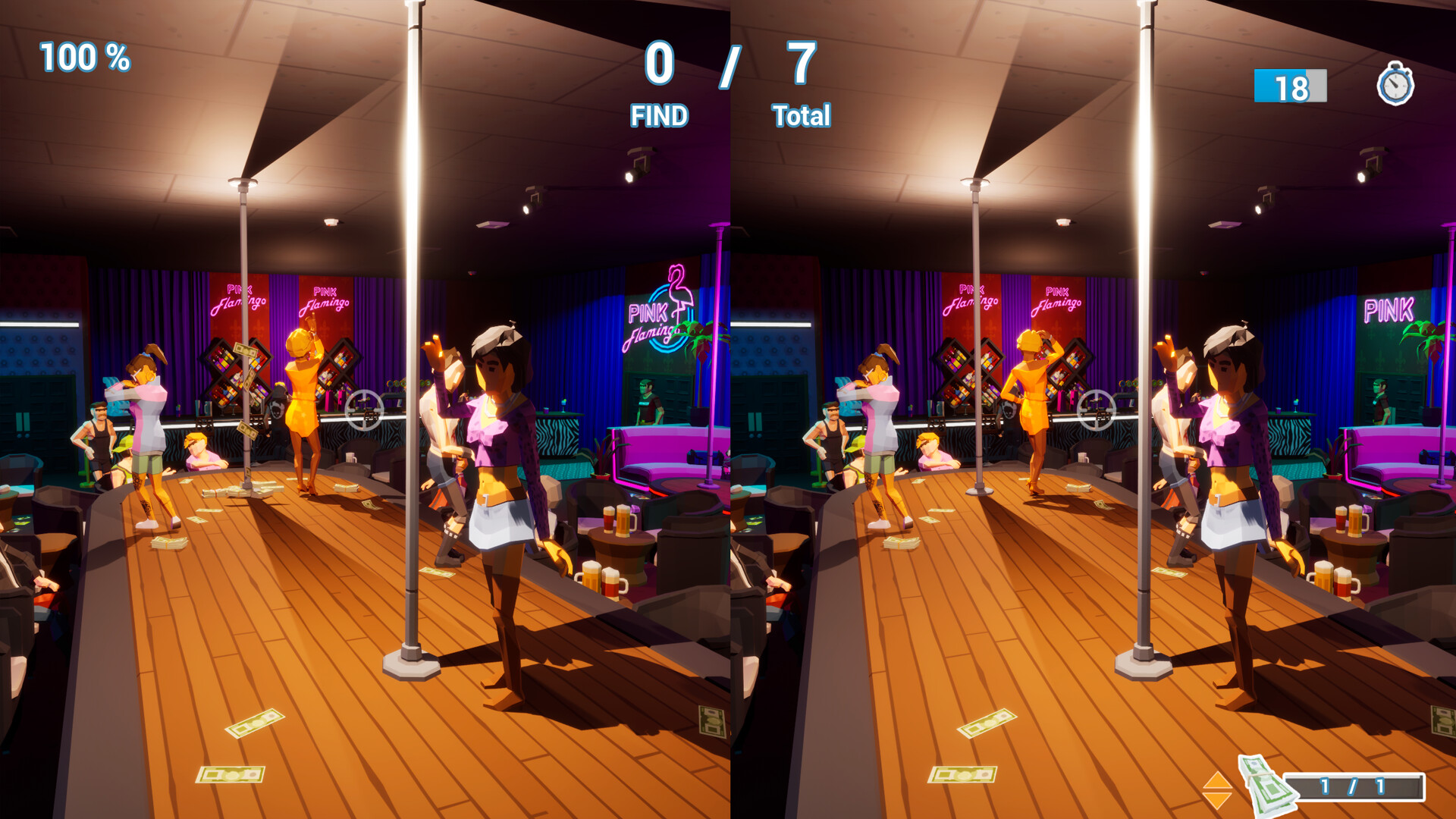
Task: Click the stack of cash on the stage
Action: pos(171,542)
